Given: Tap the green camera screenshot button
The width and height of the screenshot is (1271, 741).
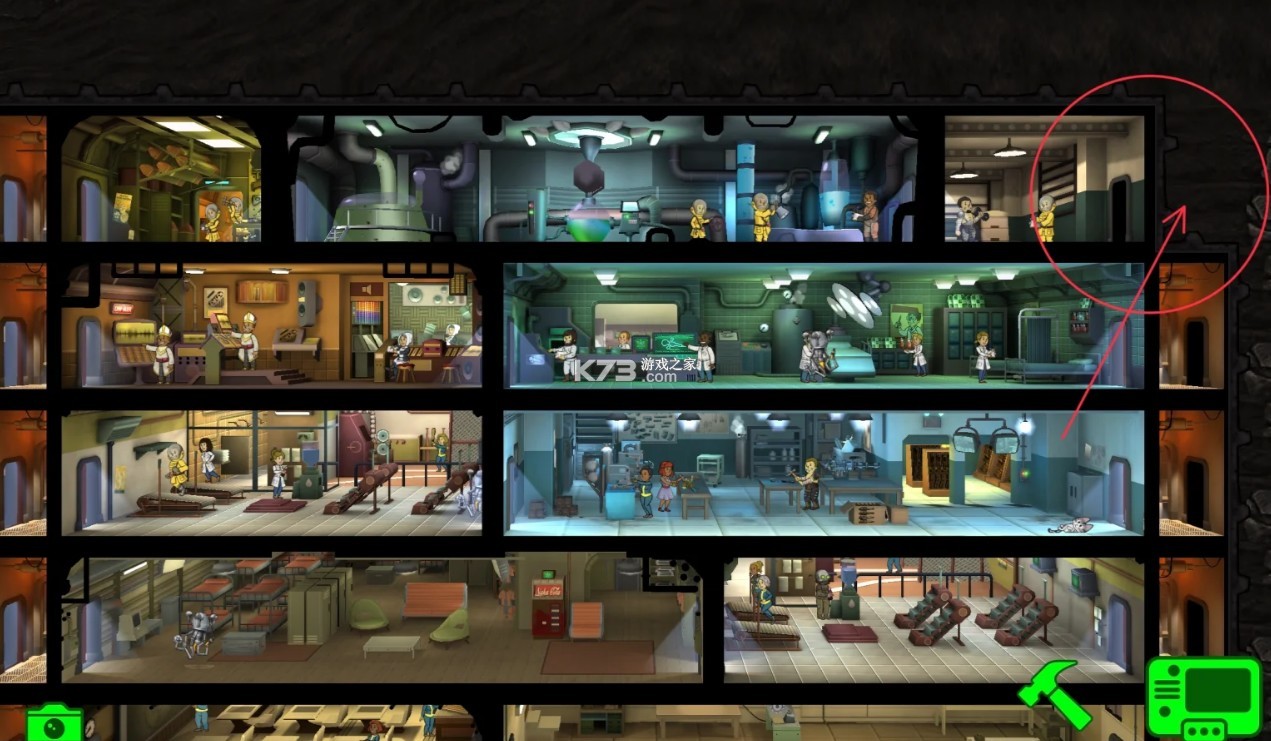Looking at the screenshot, I should (x=54, y=723).
